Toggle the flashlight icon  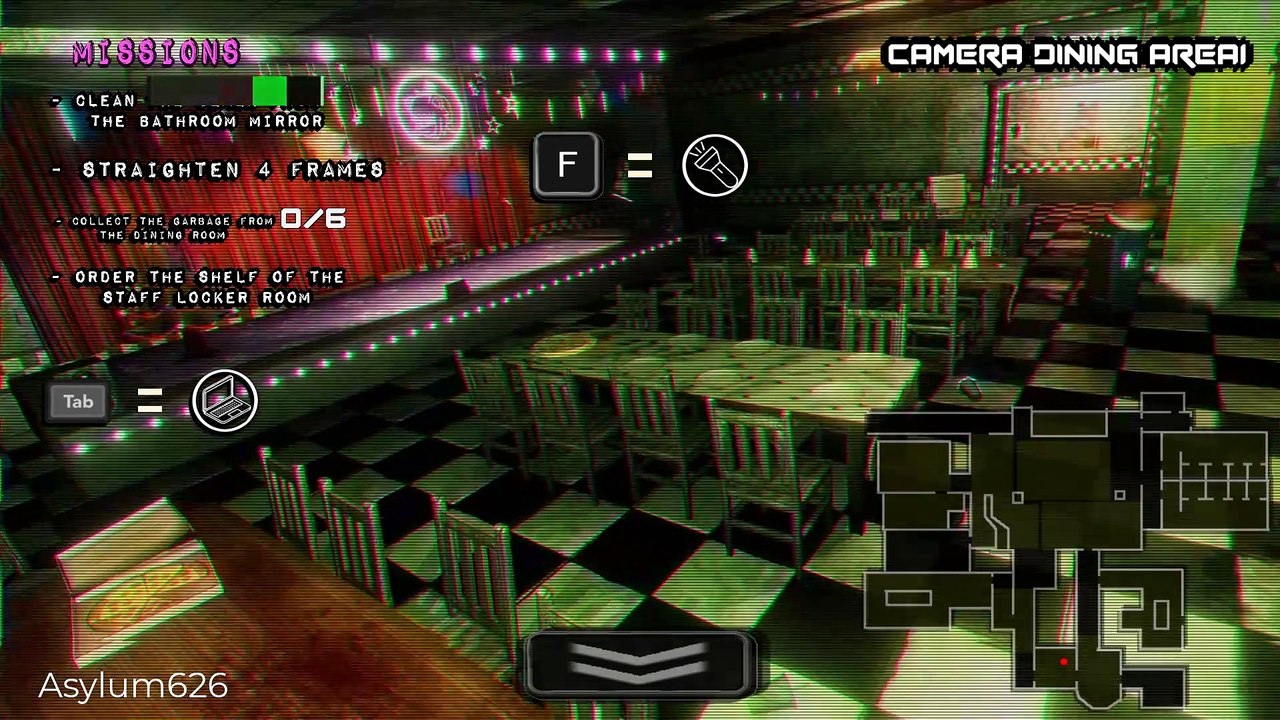click(x=715, y=166)
